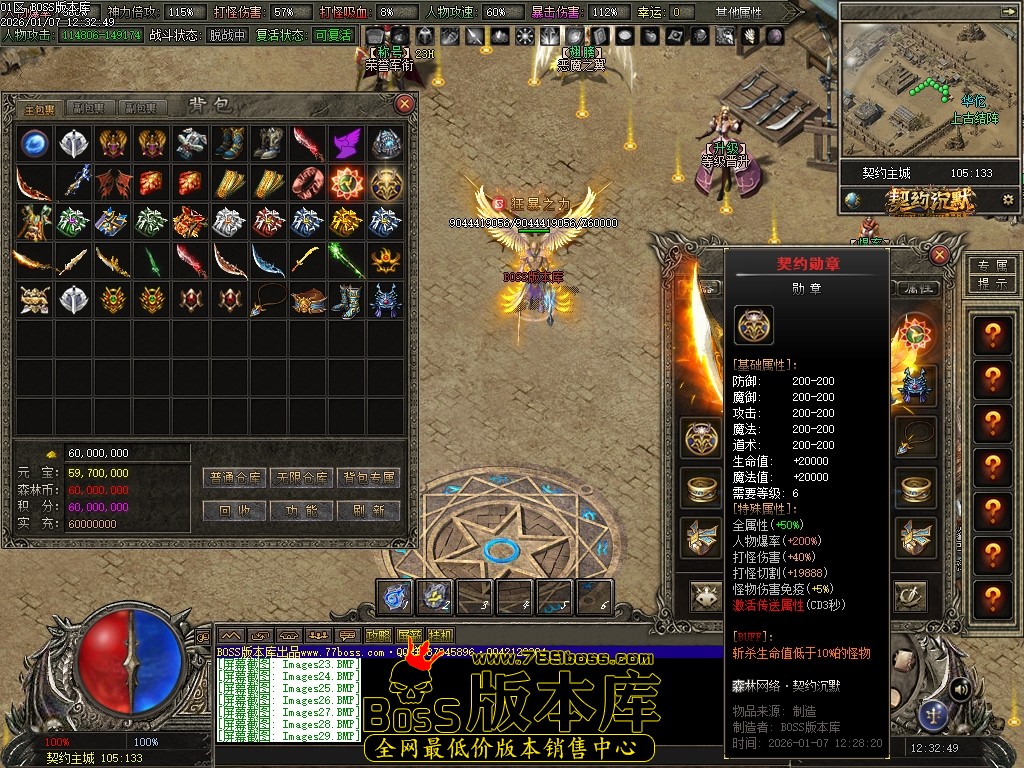Select the green sword in backpack
The height and width of the screenshot is (768, 1024).
152,261
